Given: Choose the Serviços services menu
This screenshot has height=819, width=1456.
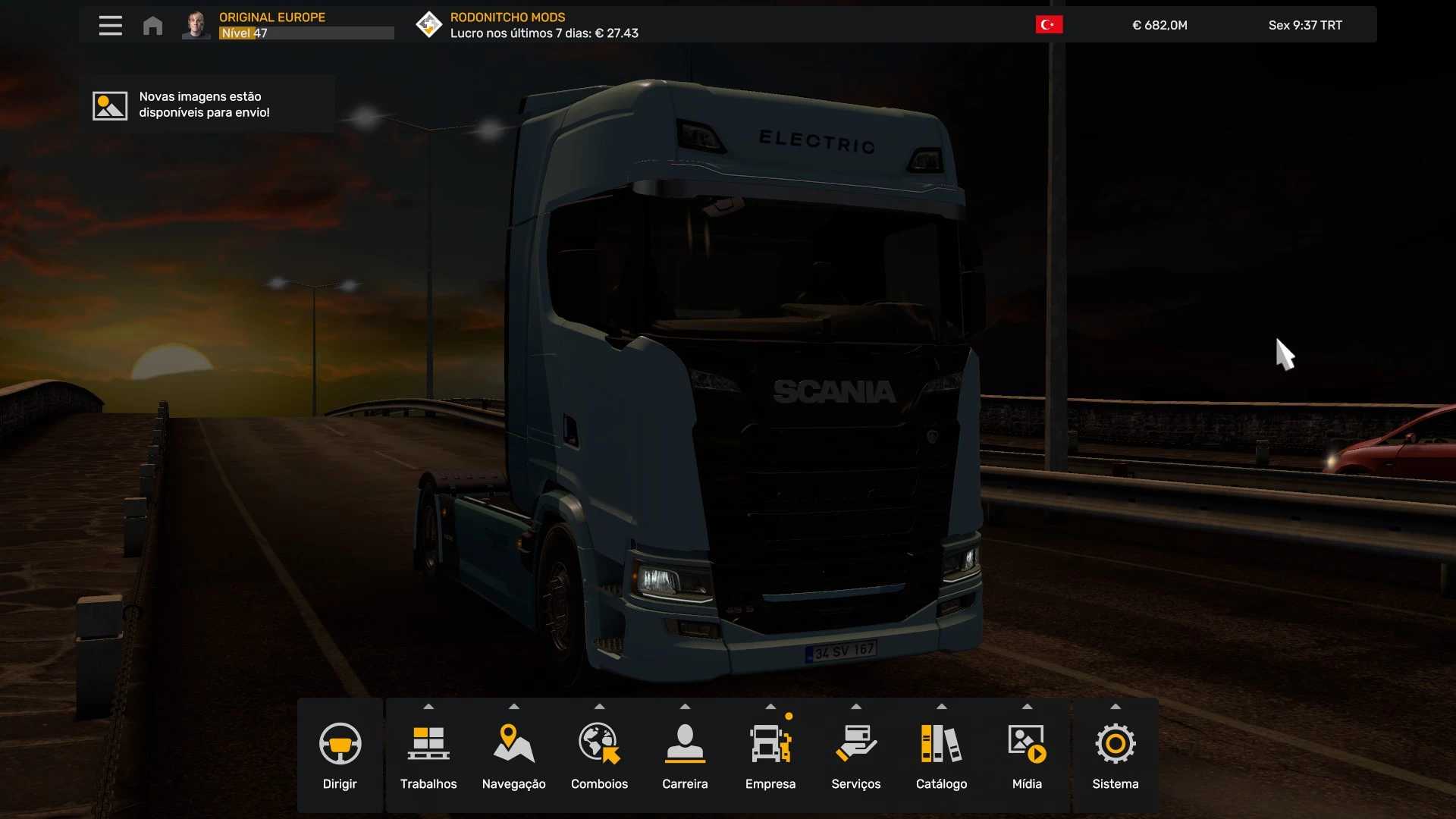Looking at the screenshot, I should [855, 755].
